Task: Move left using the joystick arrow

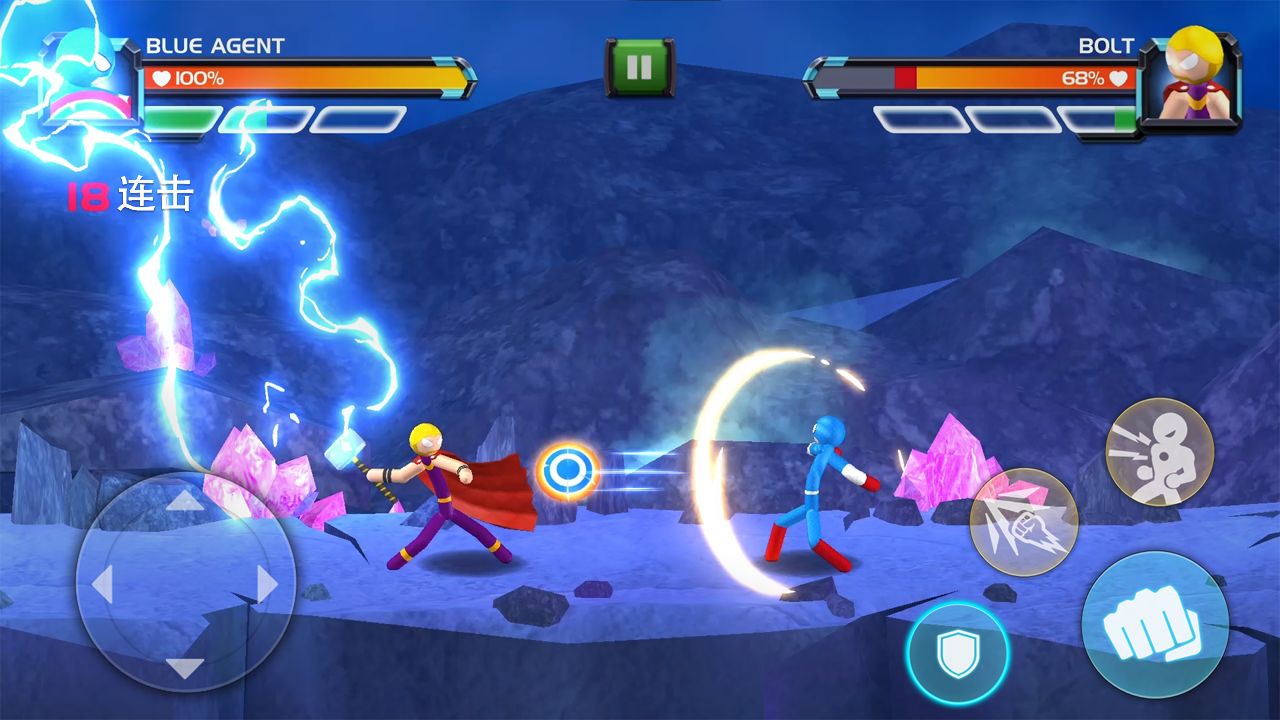Action: [x=102, y=583]
